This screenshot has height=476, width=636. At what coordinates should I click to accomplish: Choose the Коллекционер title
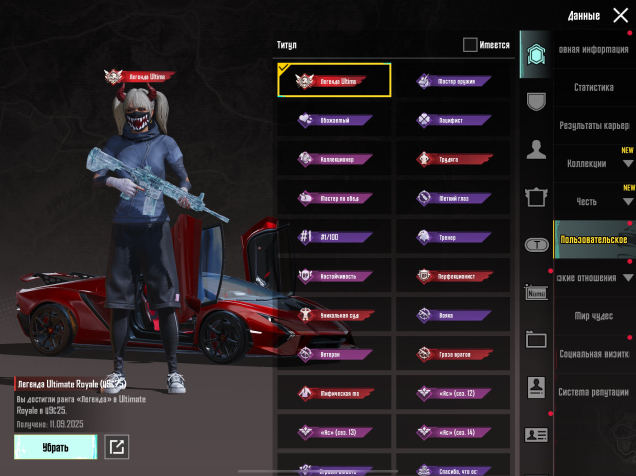tap(334, 159)
